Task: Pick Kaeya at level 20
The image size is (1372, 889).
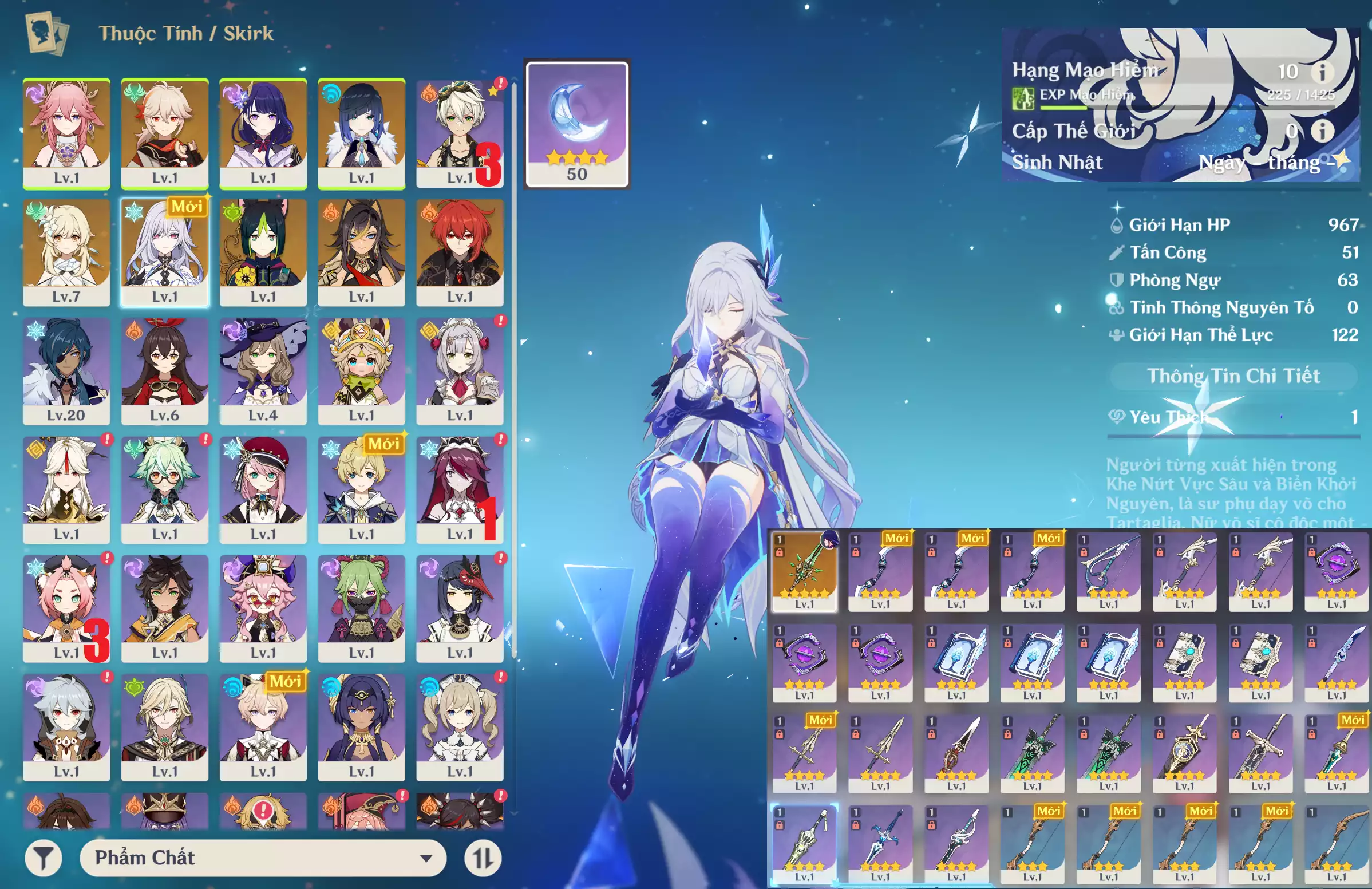Action: 66,371
